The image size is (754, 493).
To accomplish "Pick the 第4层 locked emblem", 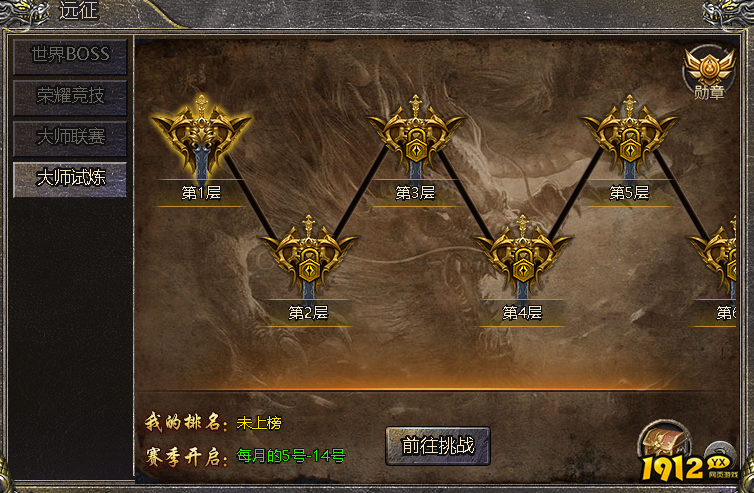I will click(522, 259).
